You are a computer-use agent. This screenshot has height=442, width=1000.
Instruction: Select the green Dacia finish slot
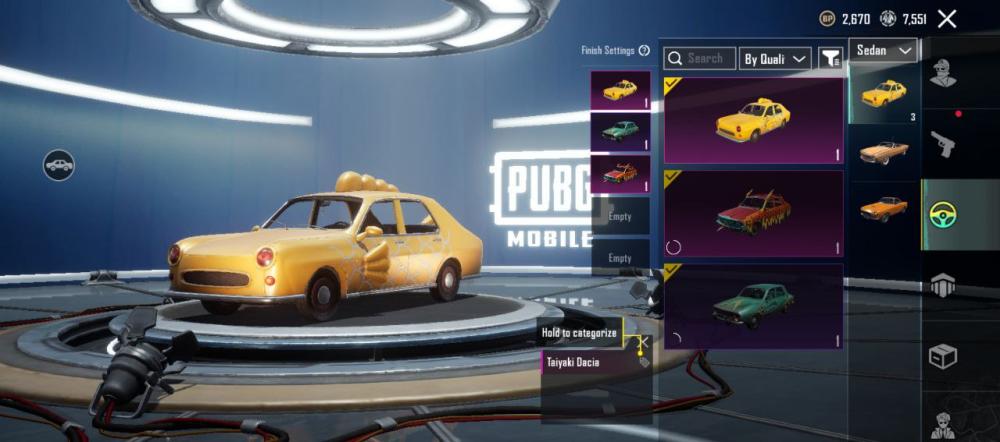(620, 132)
